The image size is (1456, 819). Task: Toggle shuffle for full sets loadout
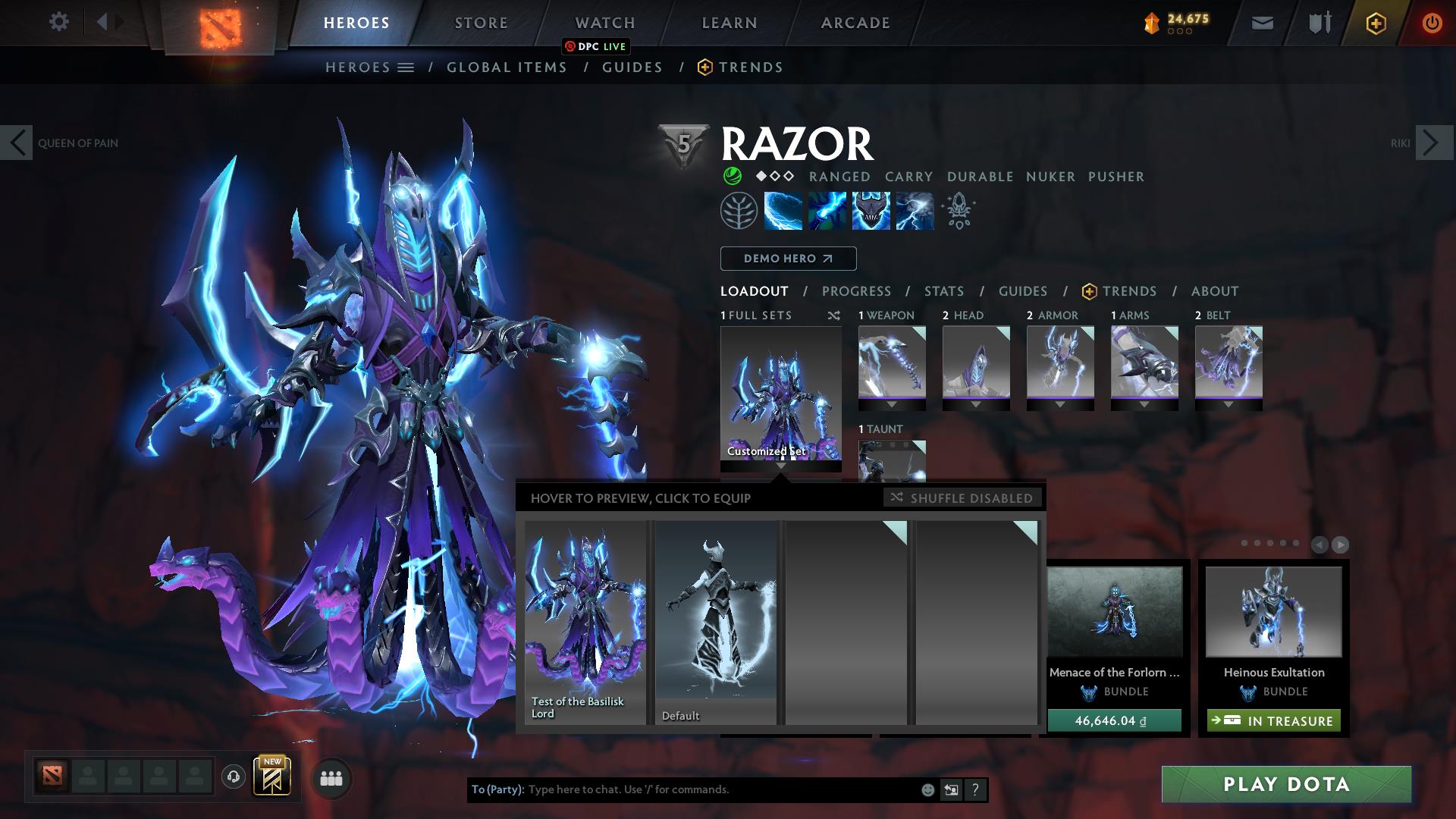pos(833,315)
